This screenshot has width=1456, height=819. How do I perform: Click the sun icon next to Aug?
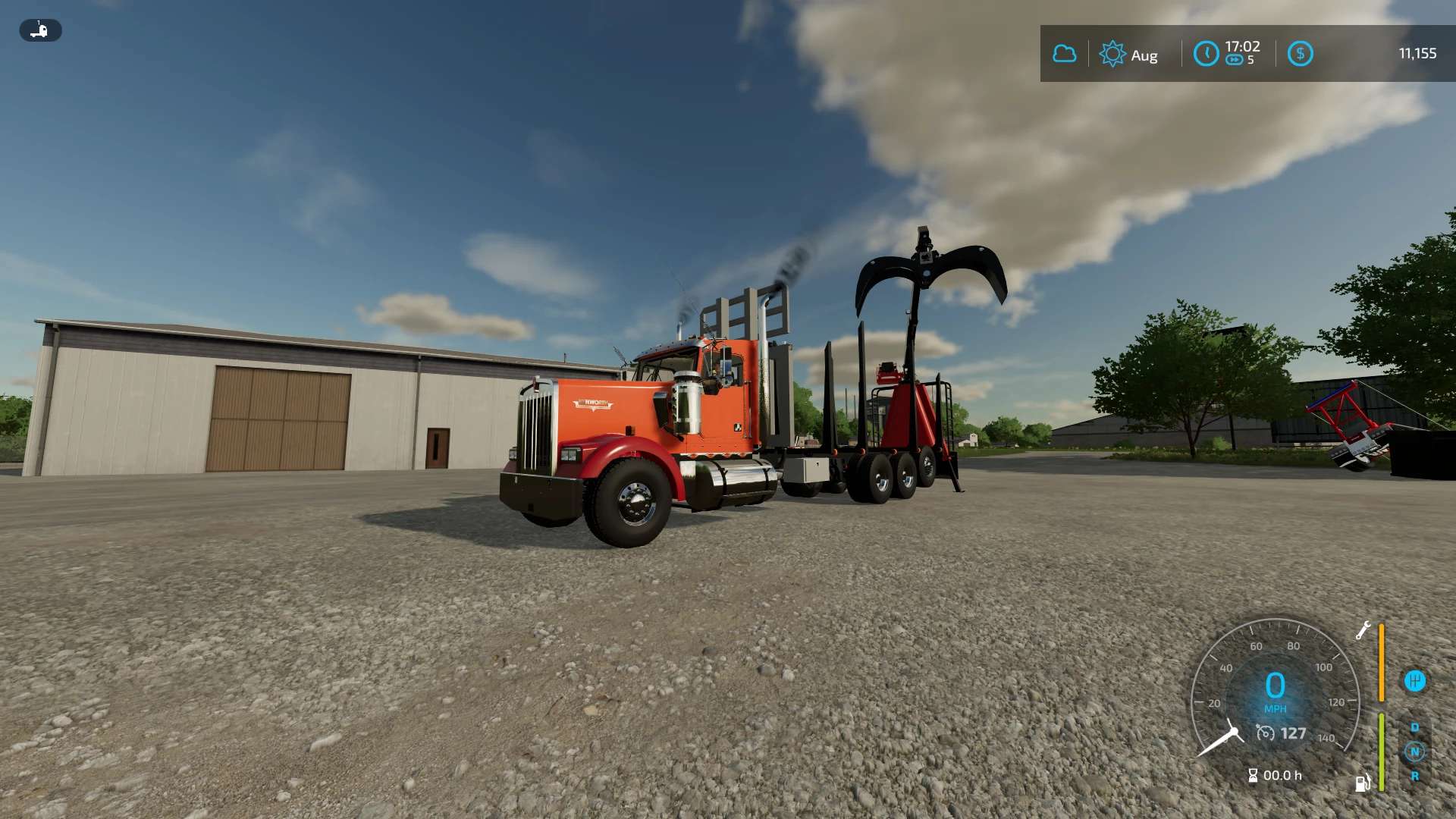pyautogui.click(x=1112, y=53)
